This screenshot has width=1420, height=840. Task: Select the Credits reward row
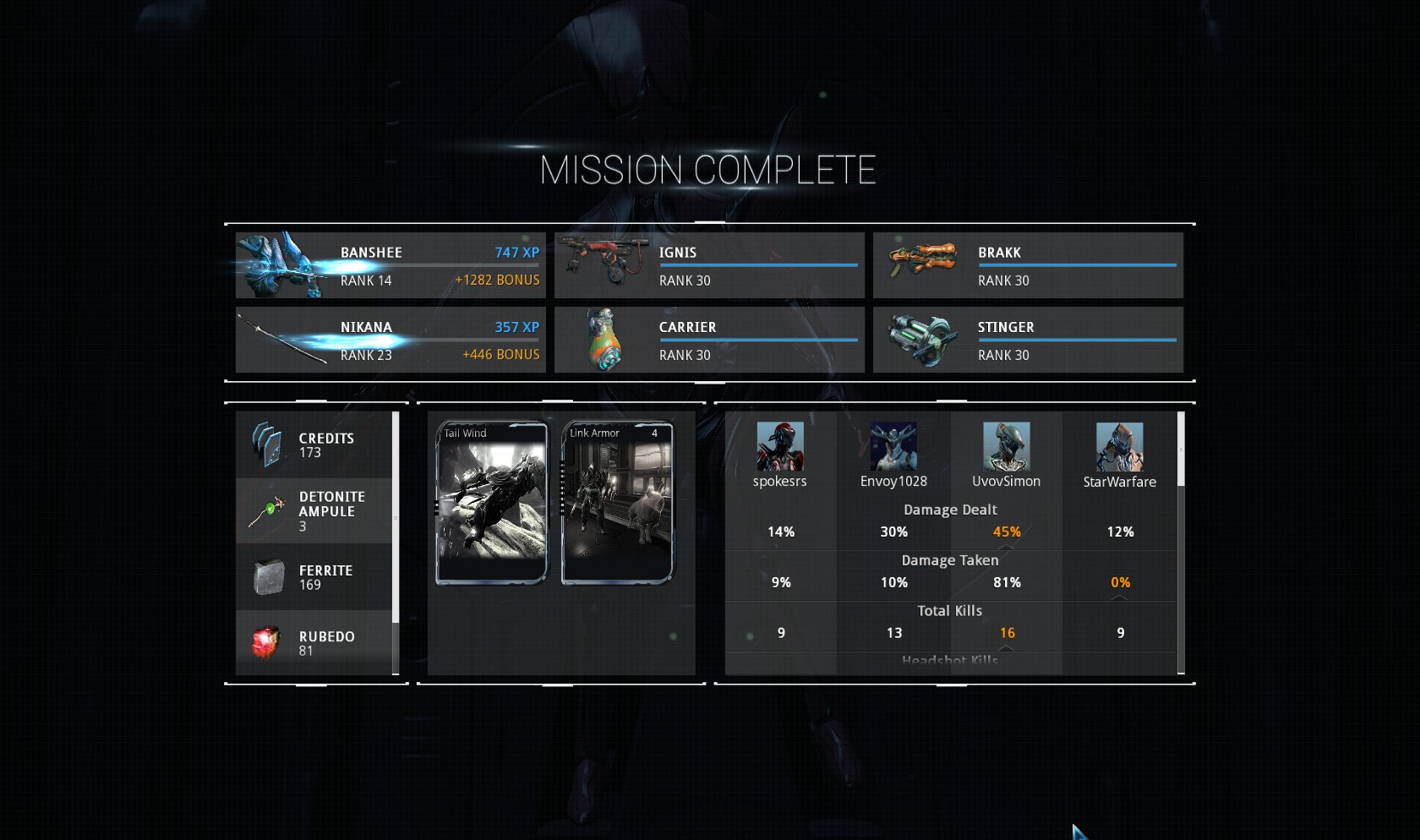pos(314,445)
